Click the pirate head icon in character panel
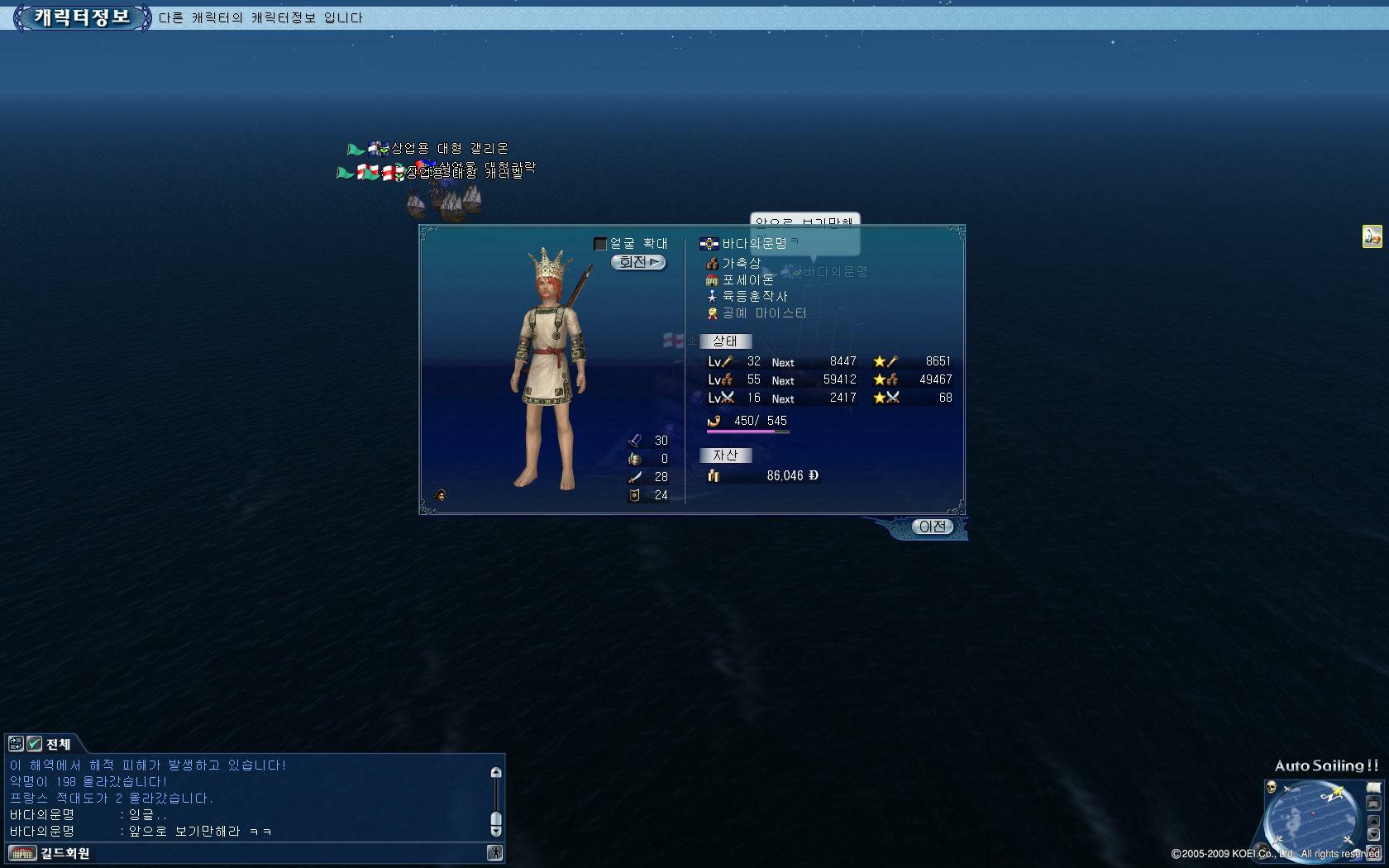Screen dimensions: 1389x868 [441, 495]
